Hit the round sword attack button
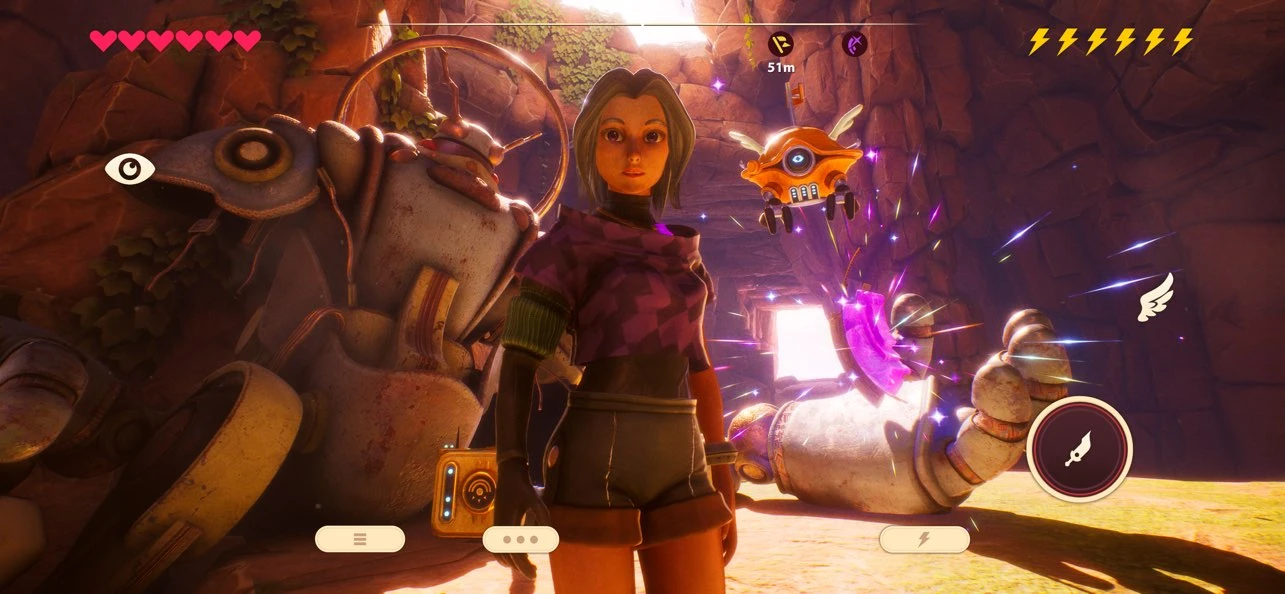The width and height of the screenshot is (1285, 594). tap(1079, 449)
